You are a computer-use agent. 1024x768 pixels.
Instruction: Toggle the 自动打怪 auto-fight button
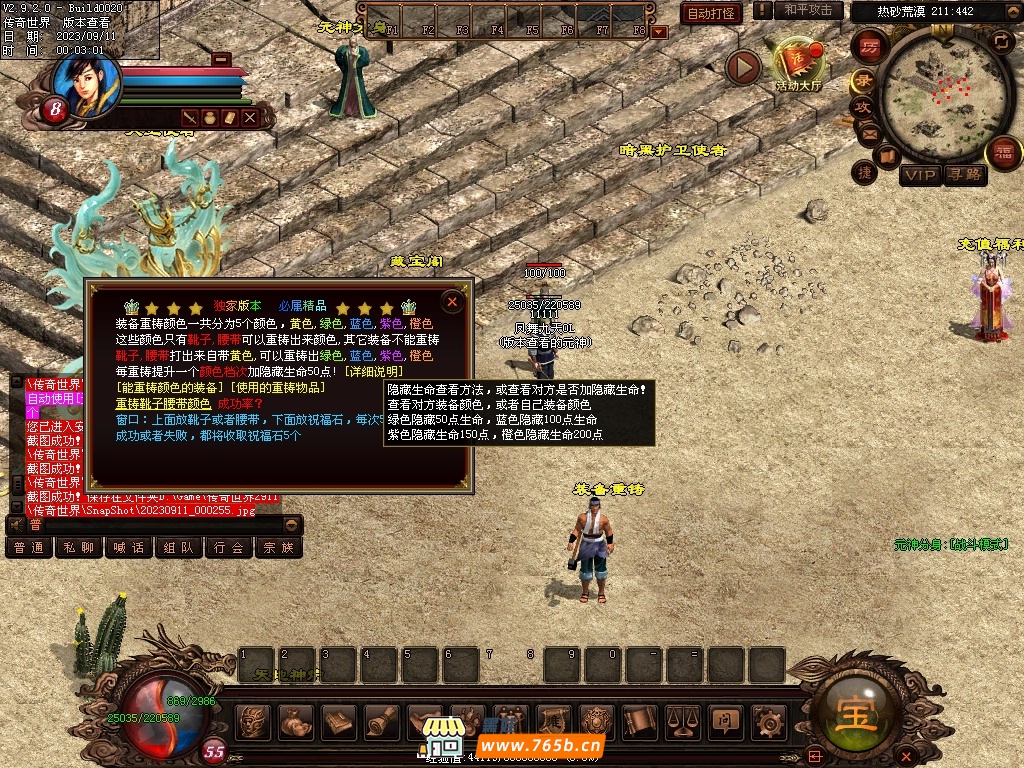click(x=711, y=13)
